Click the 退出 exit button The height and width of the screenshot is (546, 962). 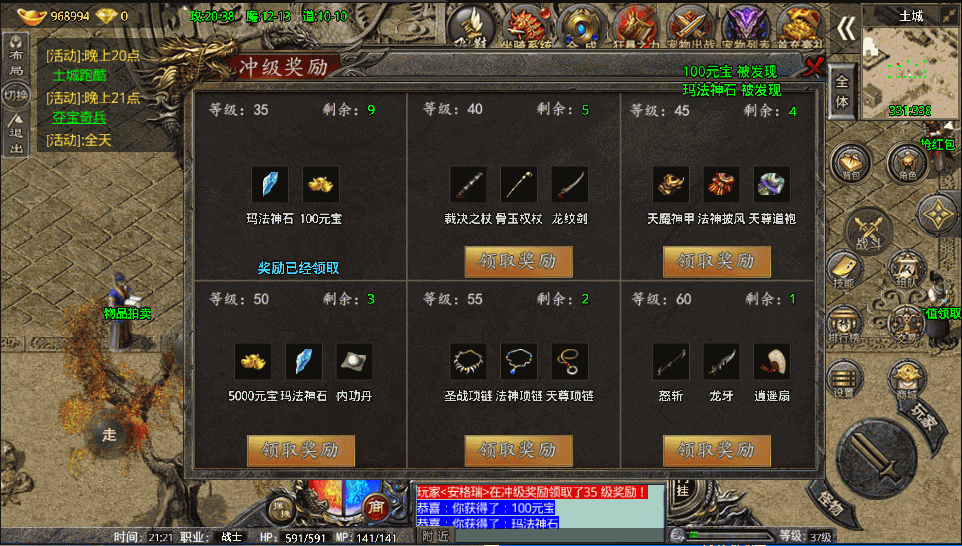coord(16,140)
